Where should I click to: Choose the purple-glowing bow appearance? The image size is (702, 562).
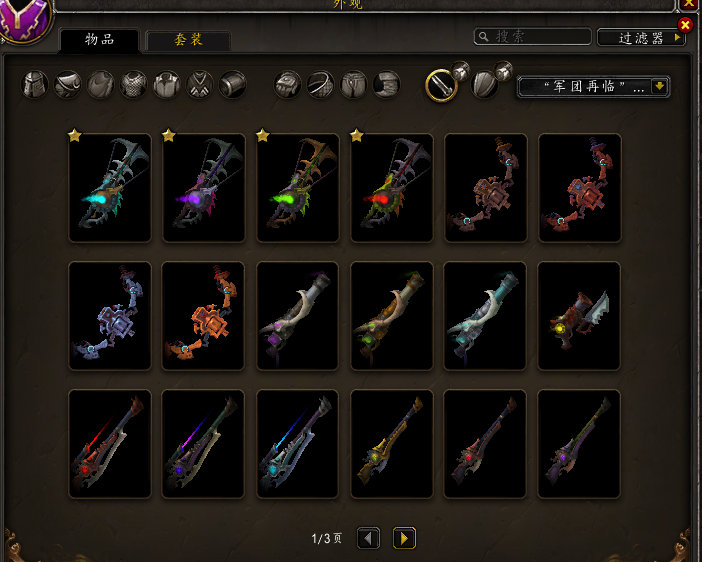point(204,188)
